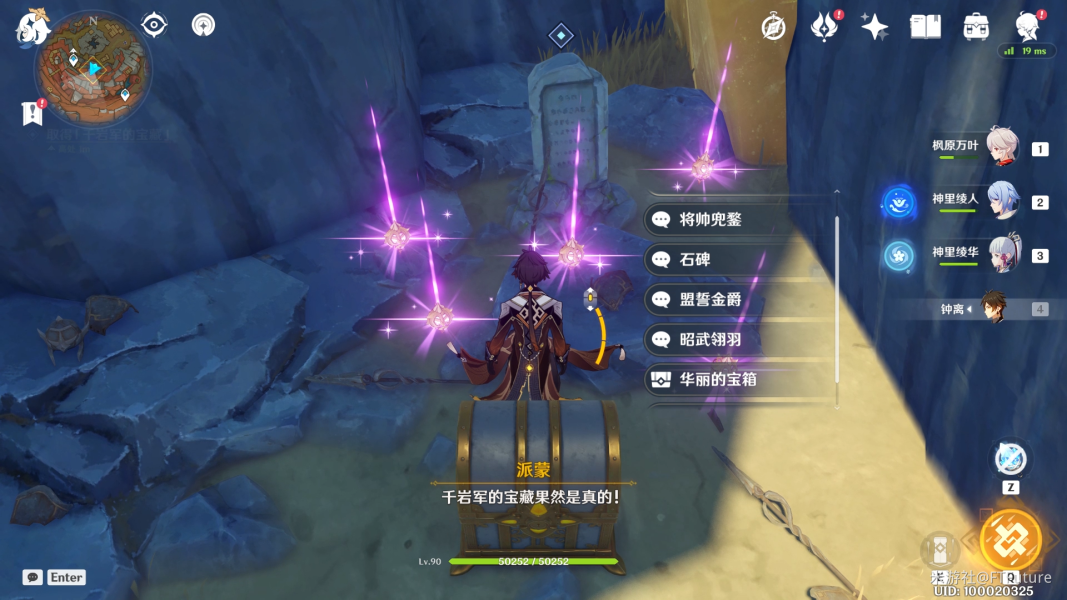Use the elemental skill icon

point(1010,460)
